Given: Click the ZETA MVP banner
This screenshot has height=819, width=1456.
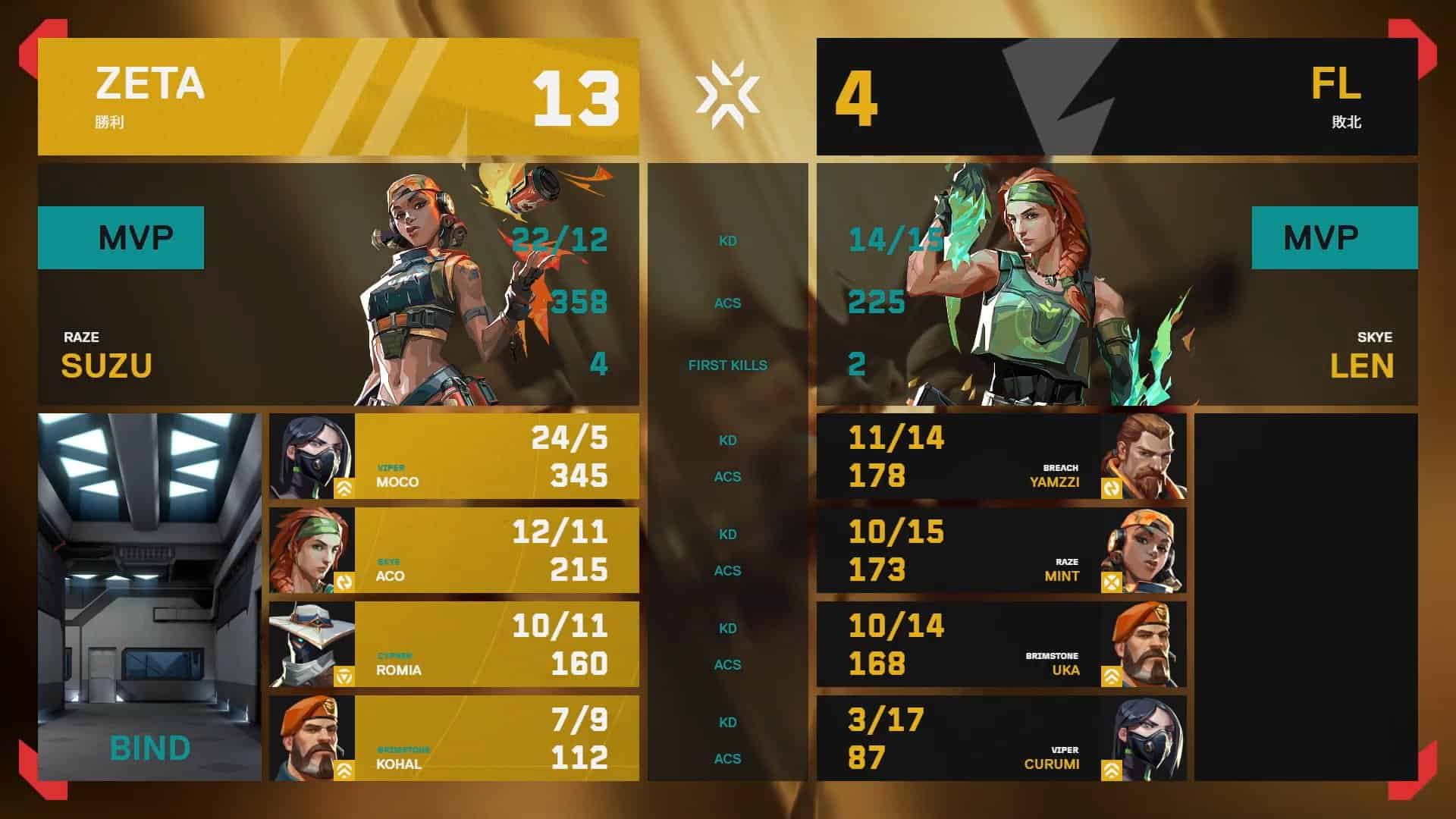Looking at the screenshot, I should point(121,237).
